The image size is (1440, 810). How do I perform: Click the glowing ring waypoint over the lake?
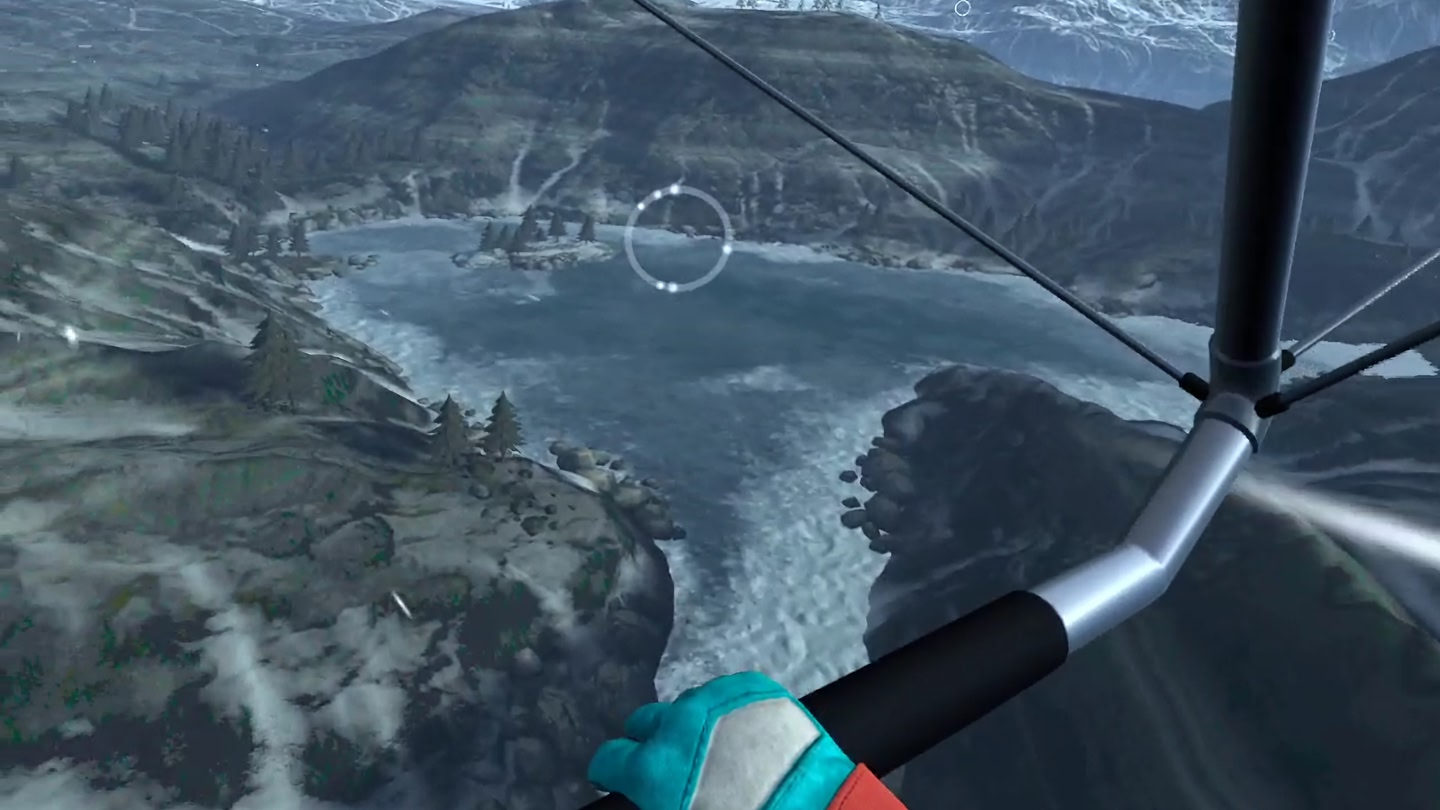678,237
